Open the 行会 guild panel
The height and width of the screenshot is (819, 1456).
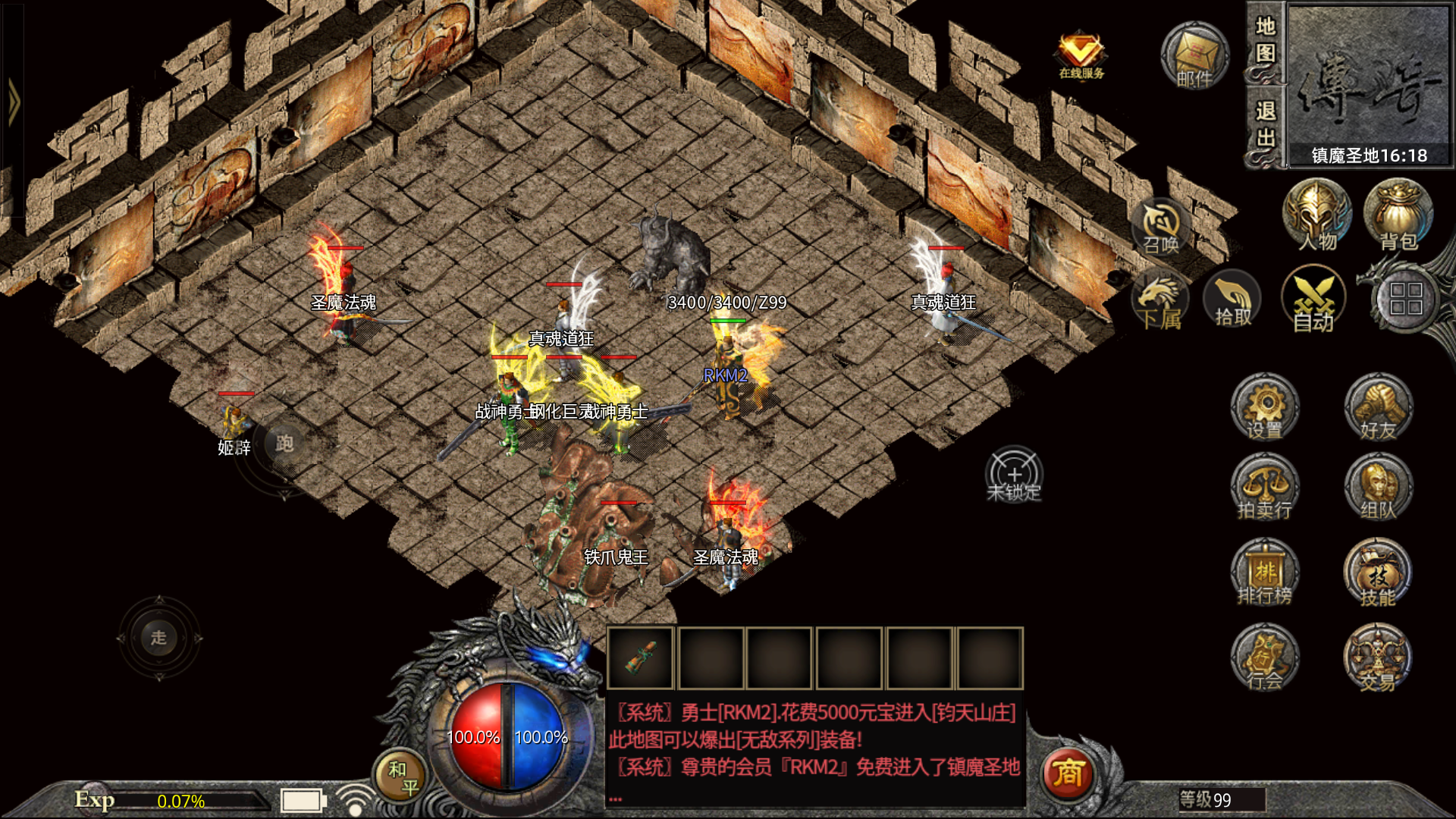(1264, 657)
